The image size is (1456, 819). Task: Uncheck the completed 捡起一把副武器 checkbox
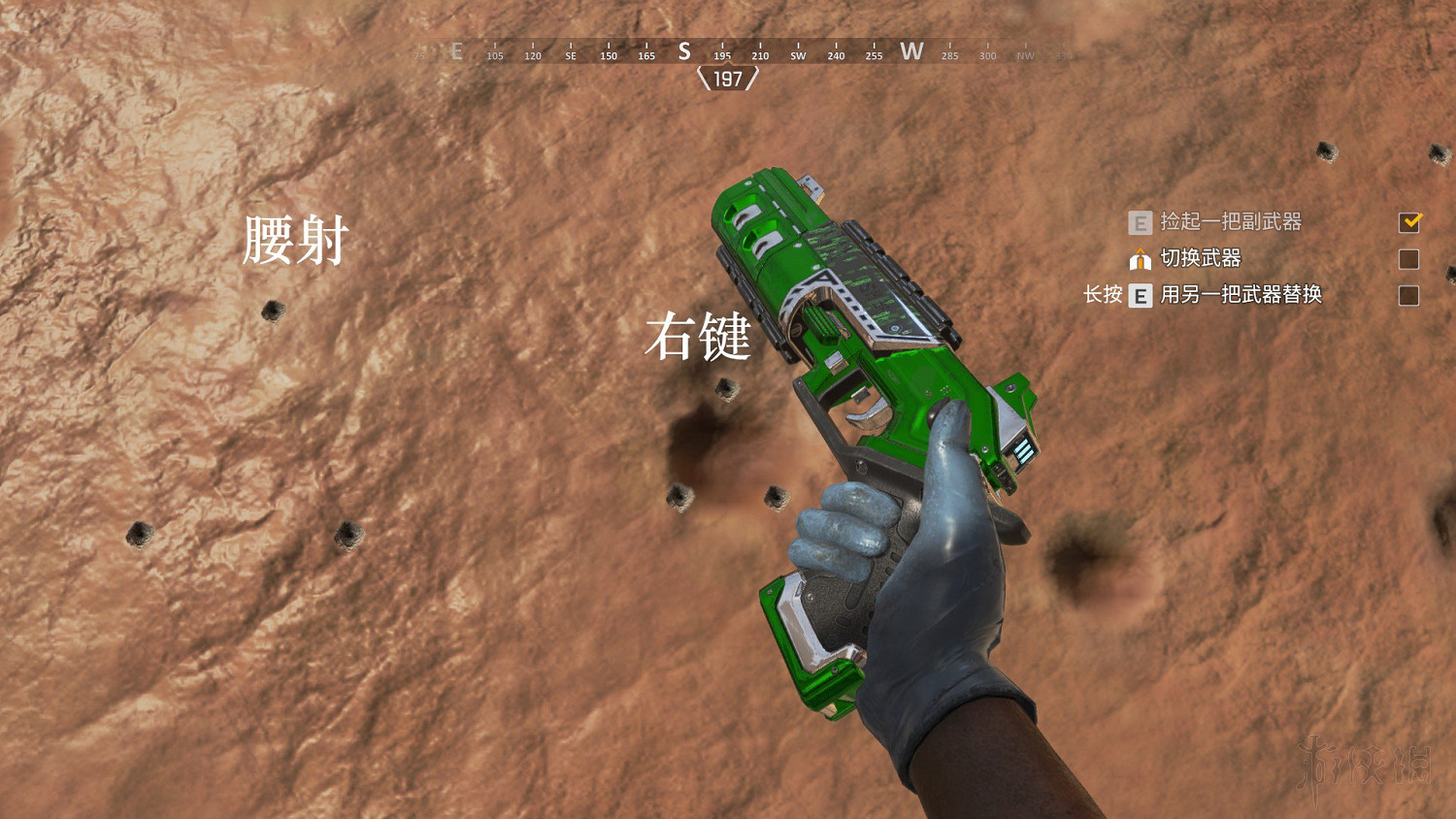point(1412,223)
